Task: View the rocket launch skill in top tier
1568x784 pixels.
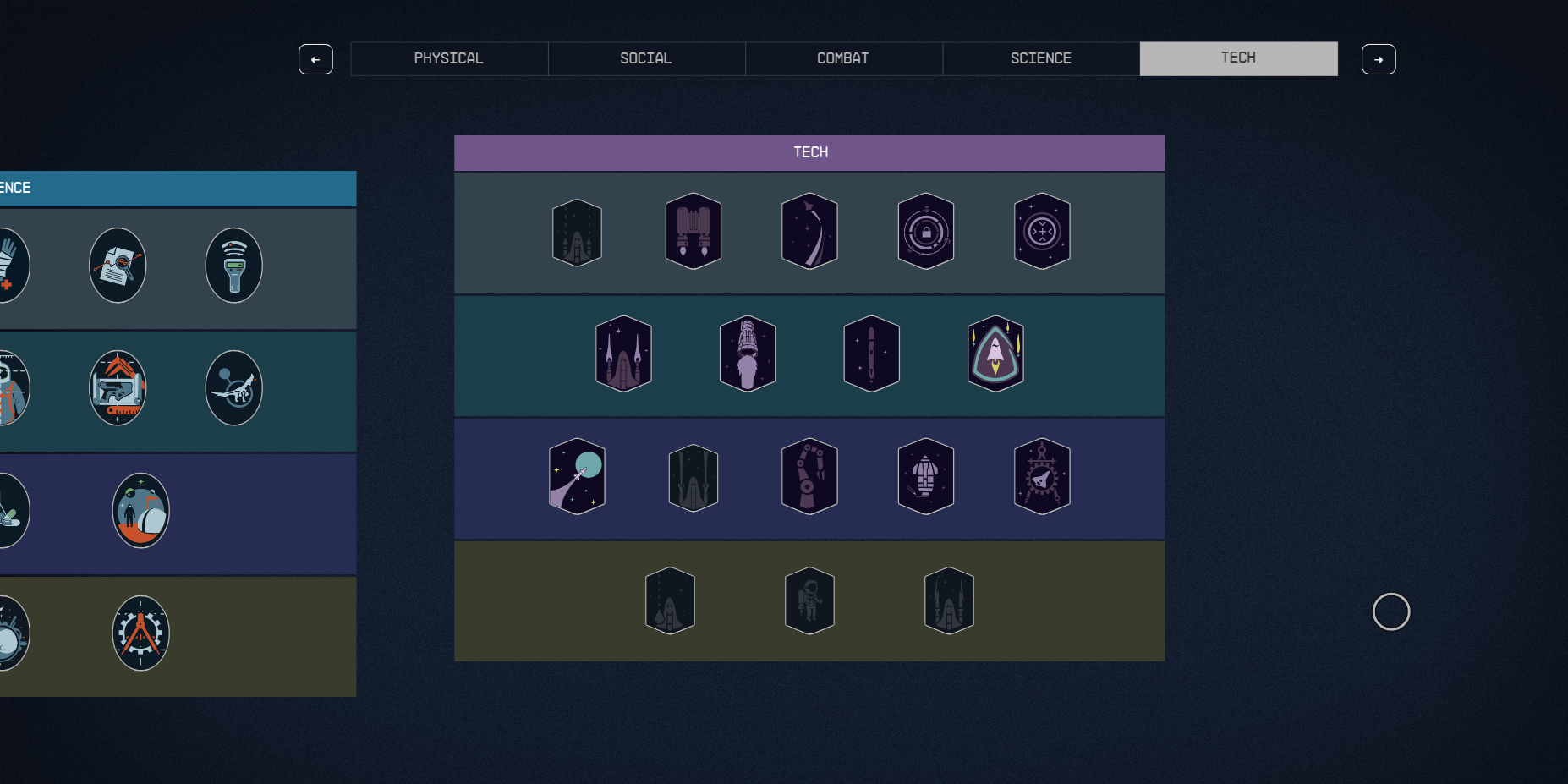Action: 577,231
